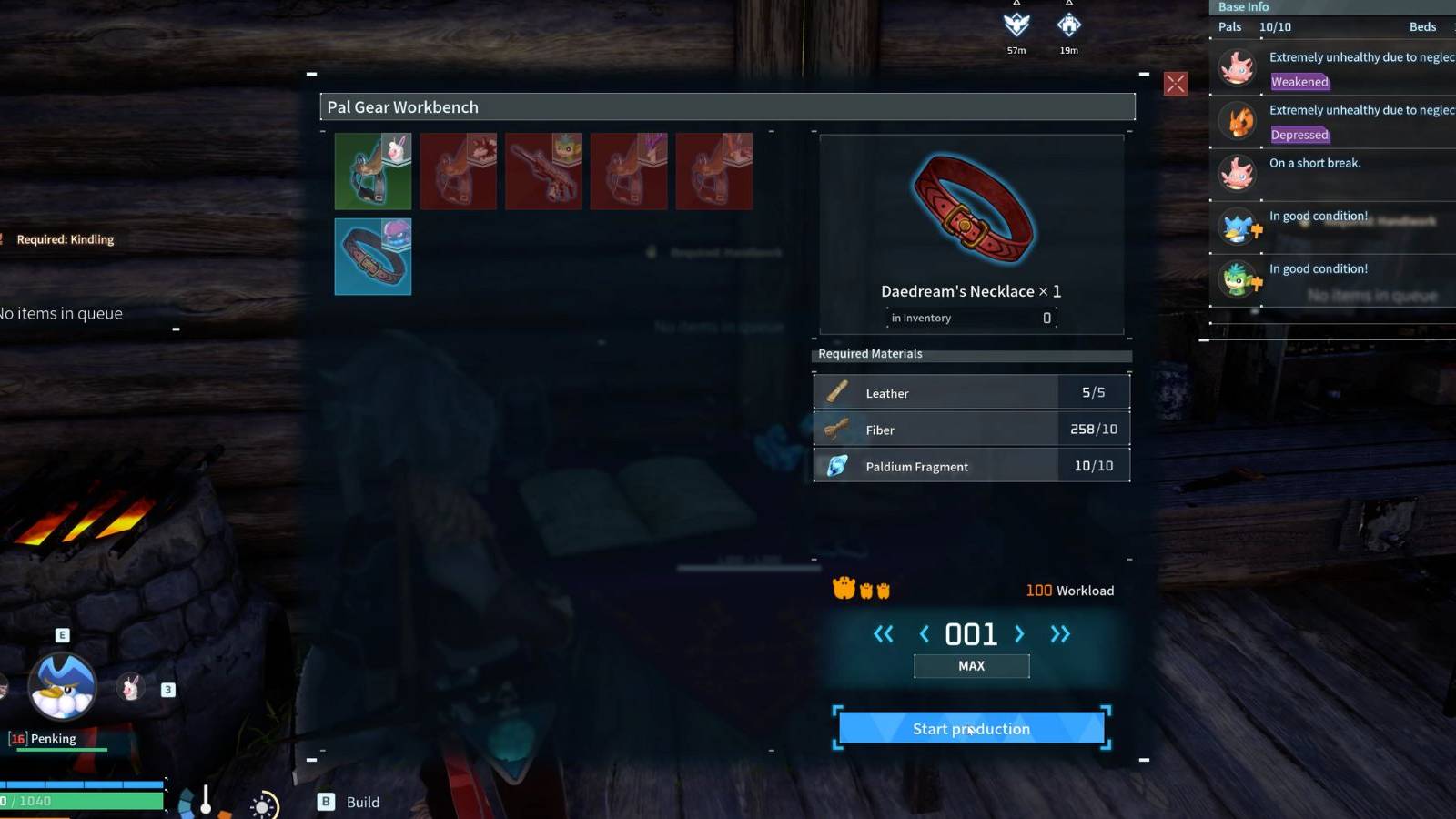Select the first saddle recipe with rabbit pal

(372, 170)
